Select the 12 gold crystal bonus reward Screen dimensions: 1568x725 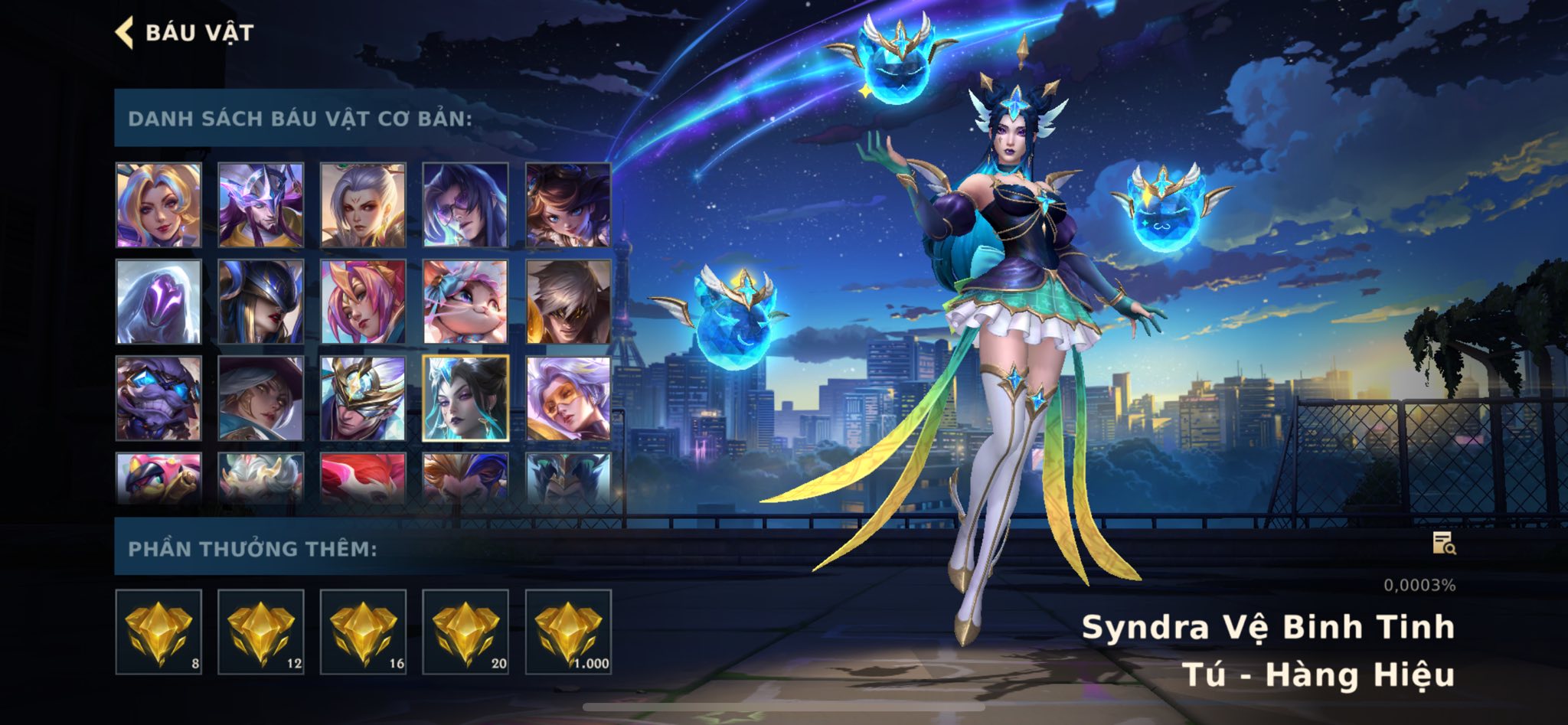261,632
